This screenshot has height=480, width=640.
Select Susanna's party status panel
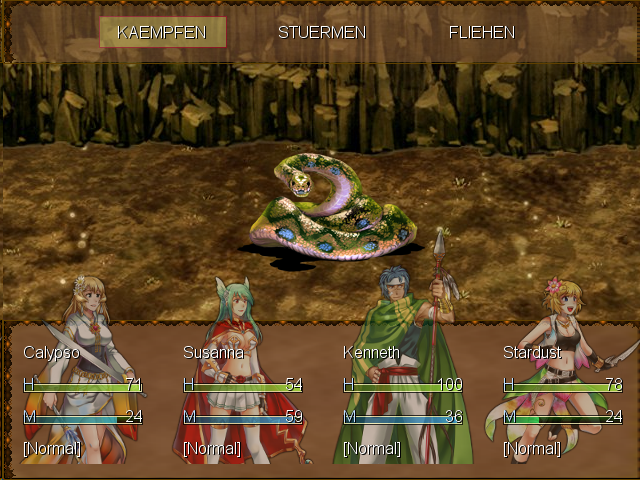pos(243,400)
